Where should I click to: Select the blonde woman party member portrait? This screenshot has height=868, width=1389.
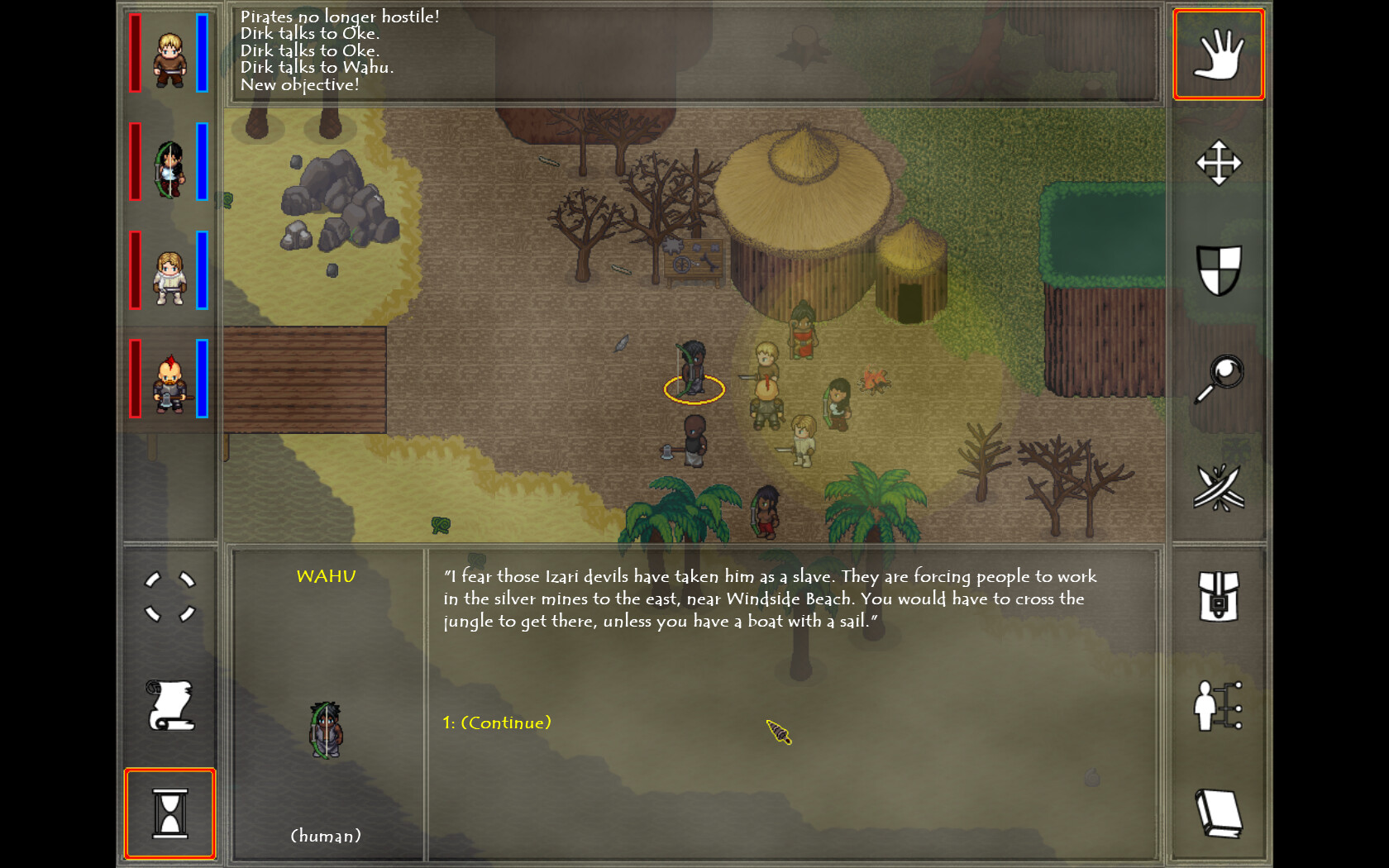point(168,273)
